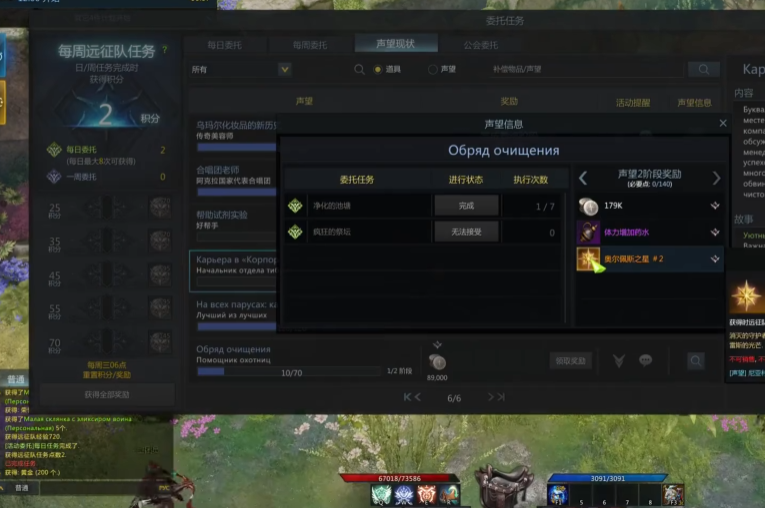Close the 声望信息 reputation info popup
Viewport: 765px width, 508px height.
pos(723,123)
